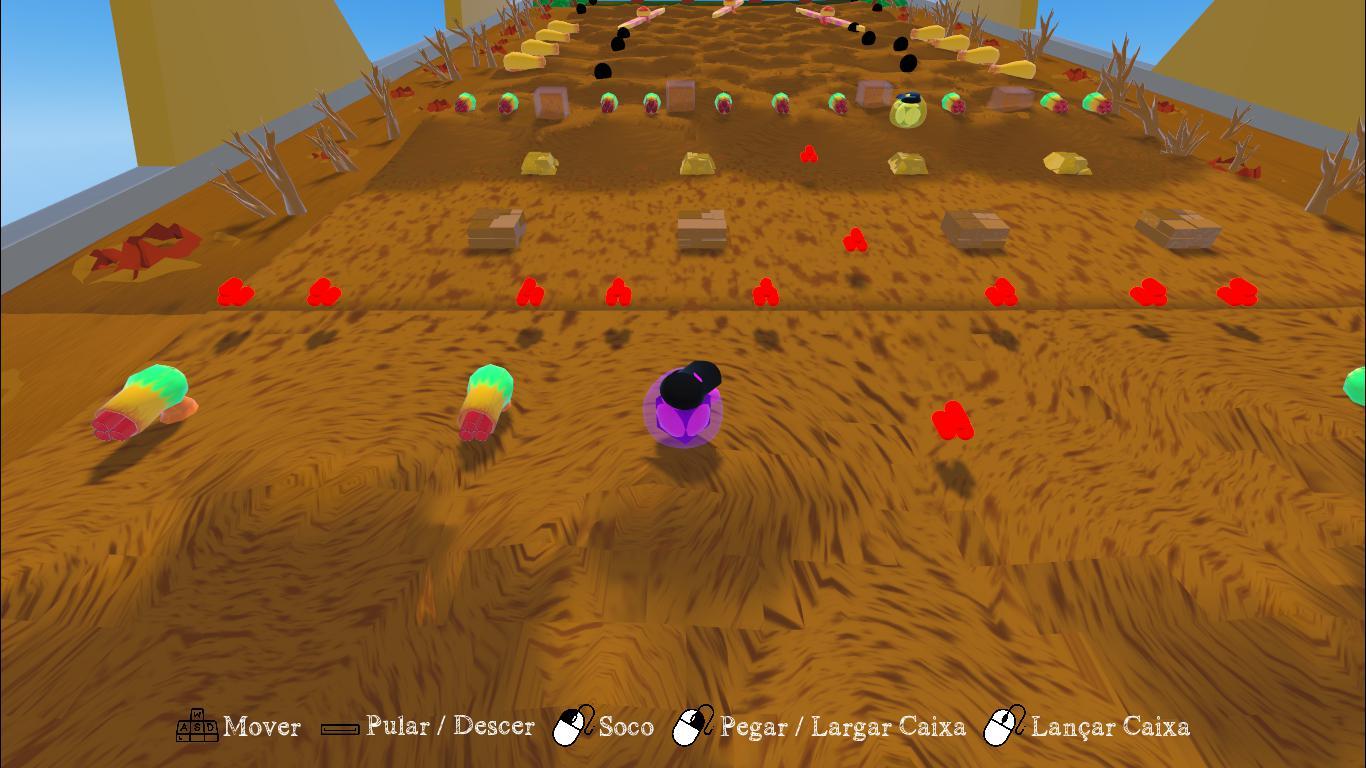Click the Pular / Descer label
This screenshot has height=768, width=1366.
pyautogui.click(x=449, y=727)
